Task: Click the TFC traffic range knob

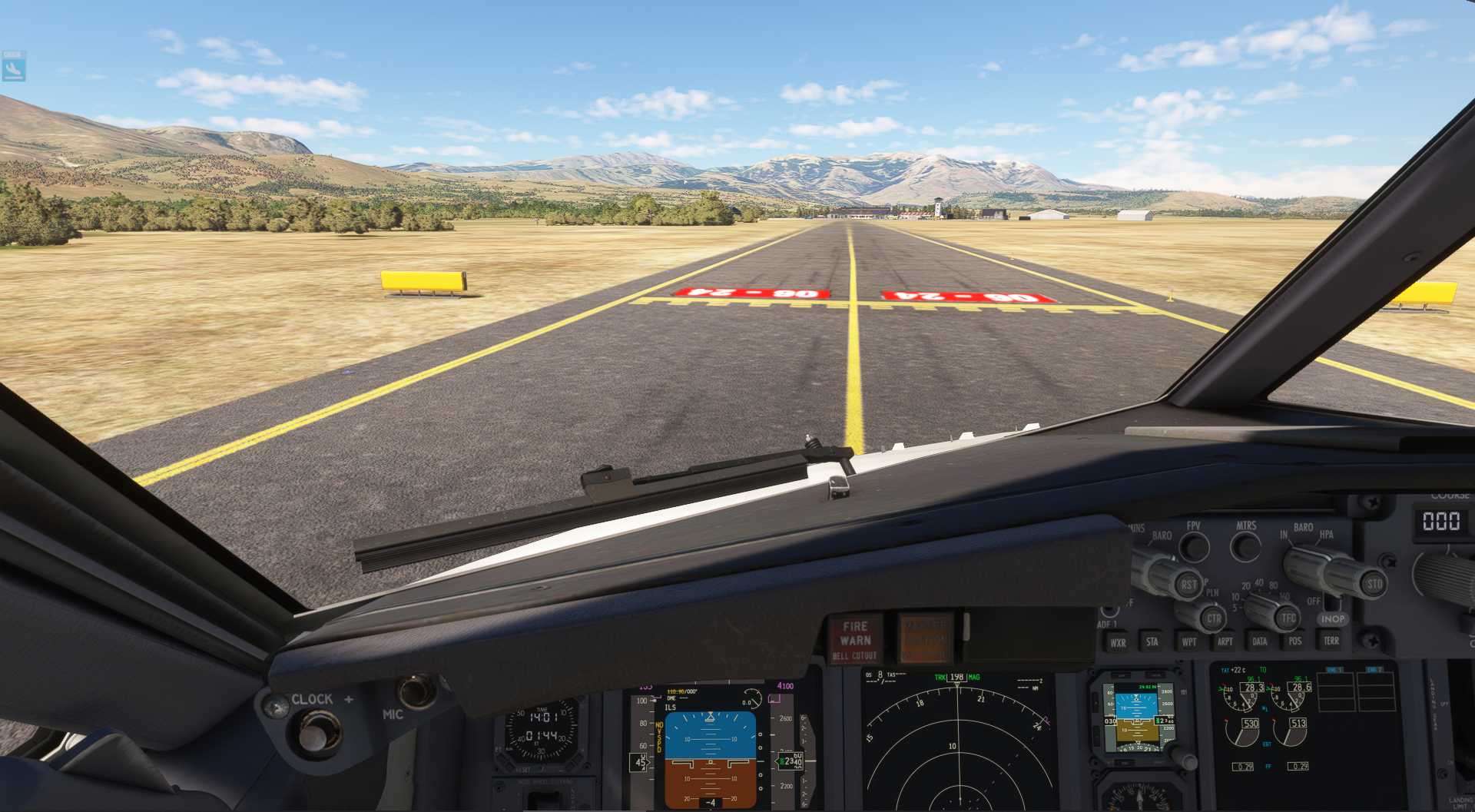Action: pos(1288,617)
